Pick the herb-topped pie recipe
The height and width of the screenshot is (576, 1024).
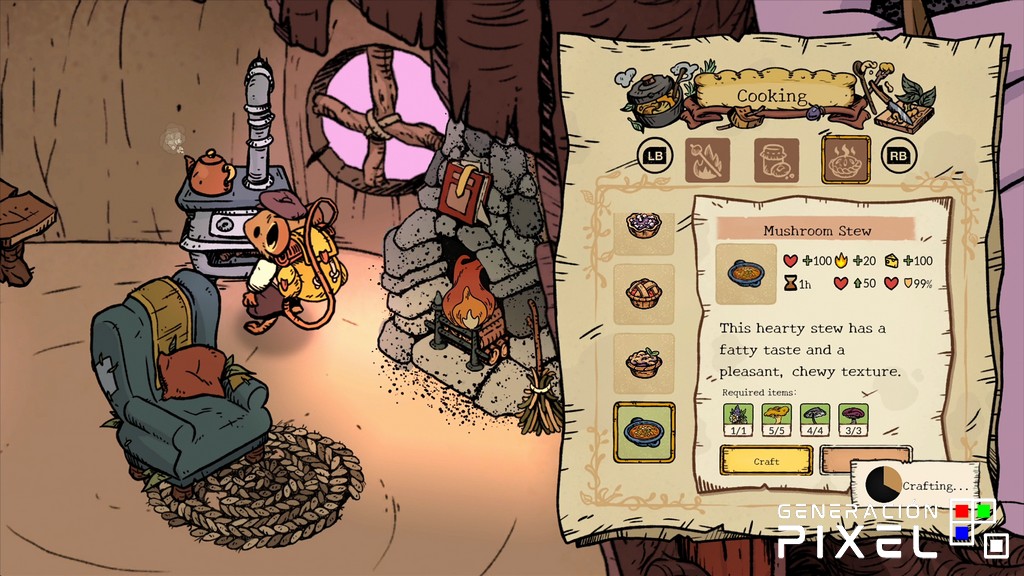click(645, 362)
